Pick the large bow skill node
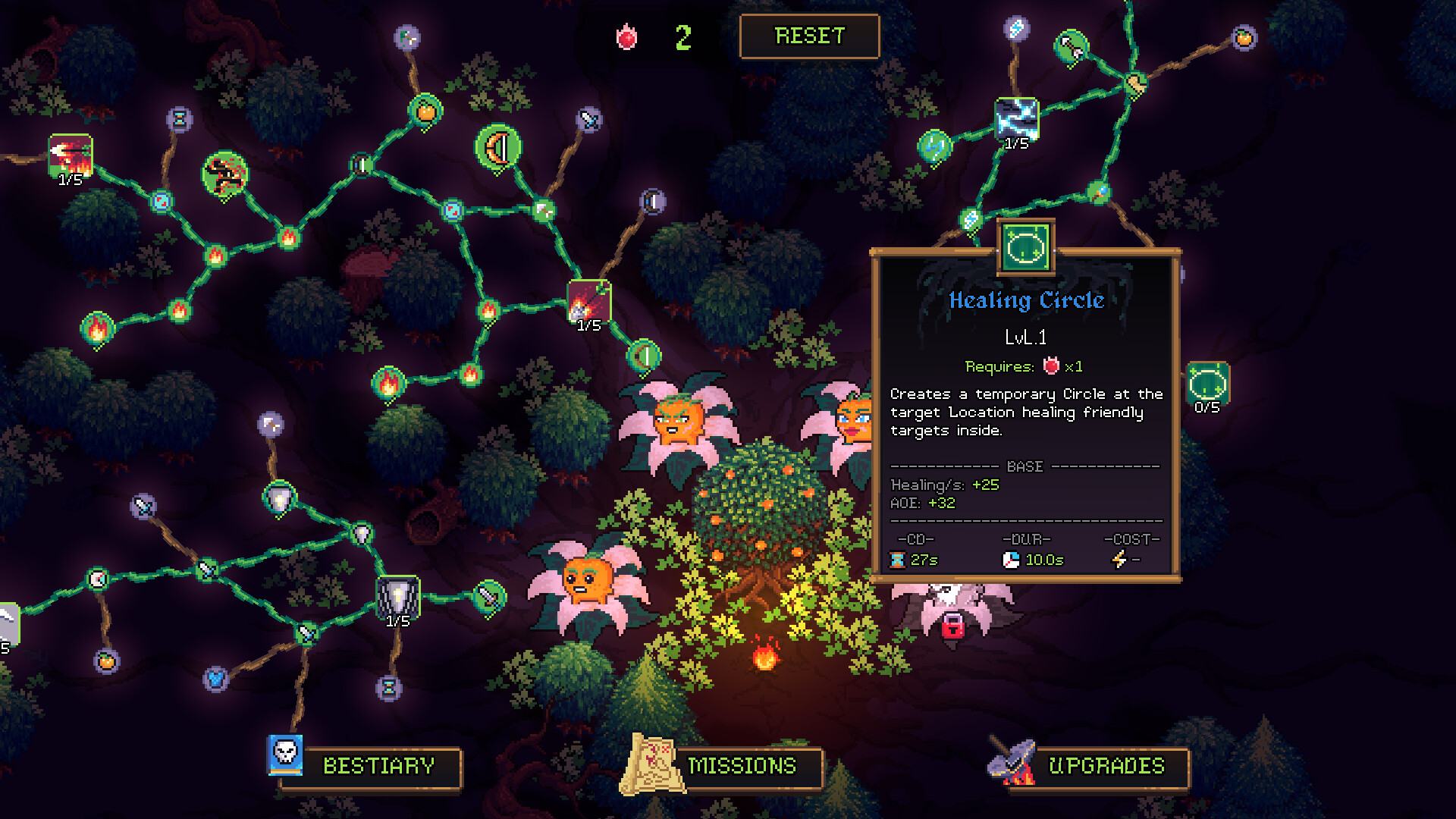 point(498,147)
